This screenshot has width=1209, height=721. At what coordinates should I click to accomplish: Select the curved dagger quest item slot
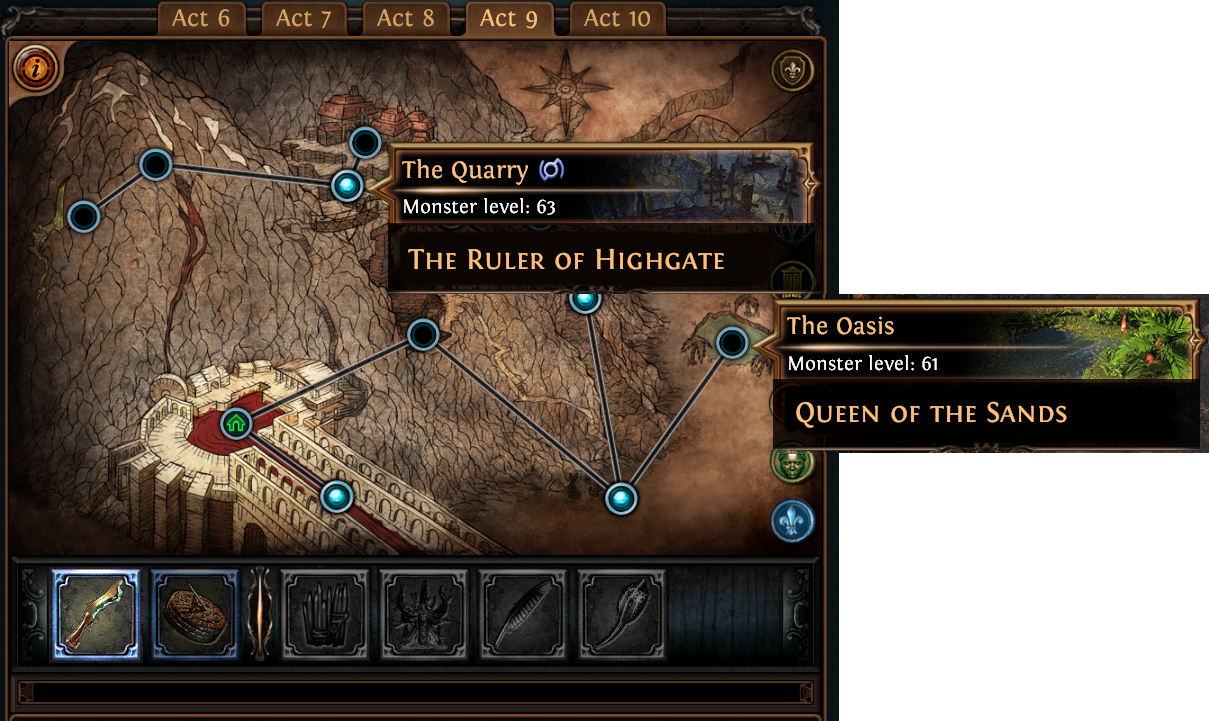coord(96,614)
